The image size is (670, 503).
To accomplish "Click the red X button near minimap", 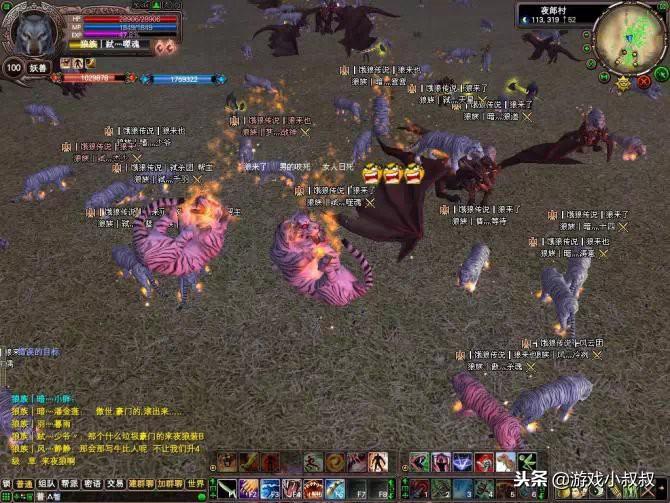I will [645, 80].
